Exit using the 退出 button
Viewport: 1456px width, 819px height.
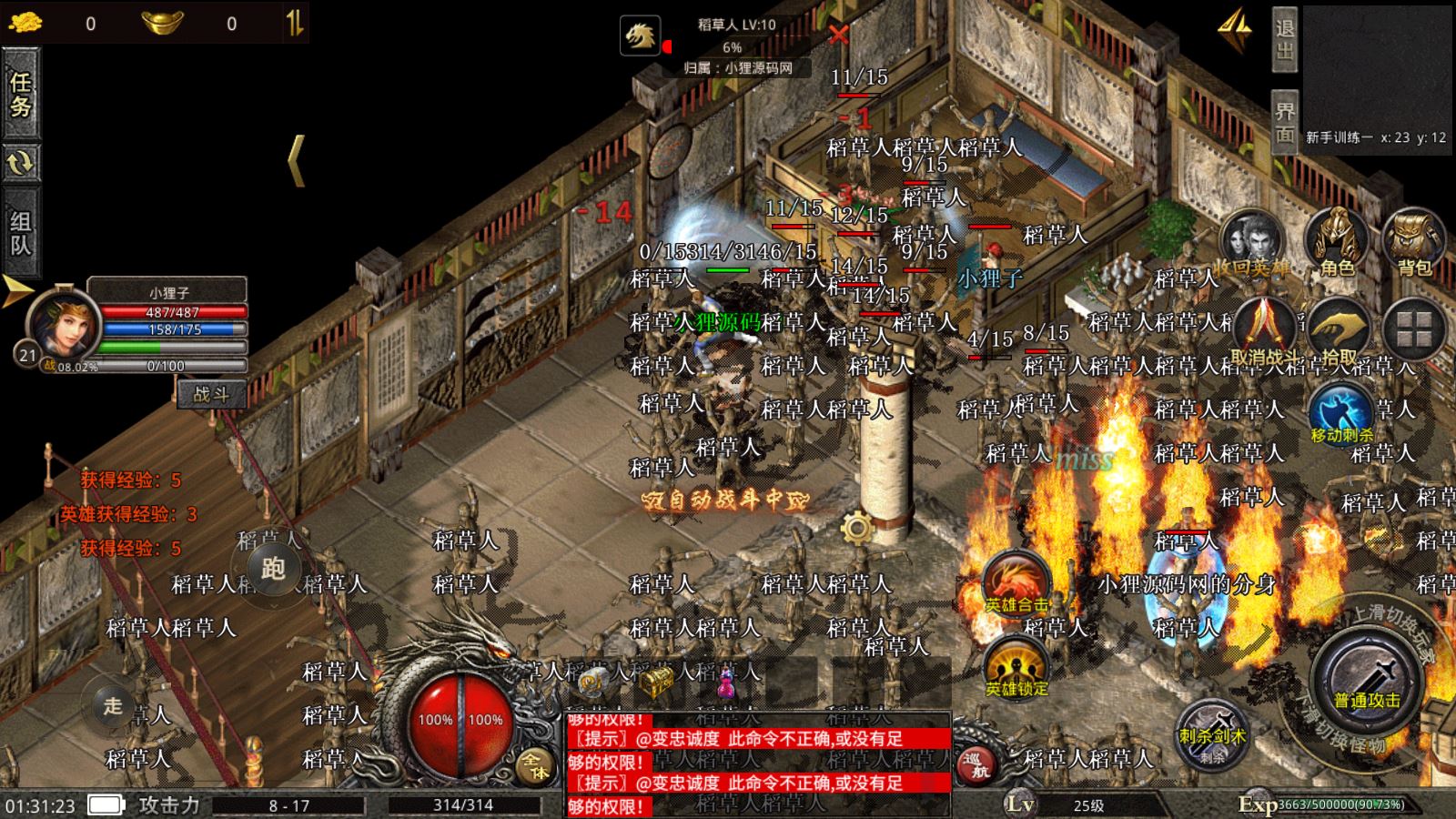pos(1284,40)
